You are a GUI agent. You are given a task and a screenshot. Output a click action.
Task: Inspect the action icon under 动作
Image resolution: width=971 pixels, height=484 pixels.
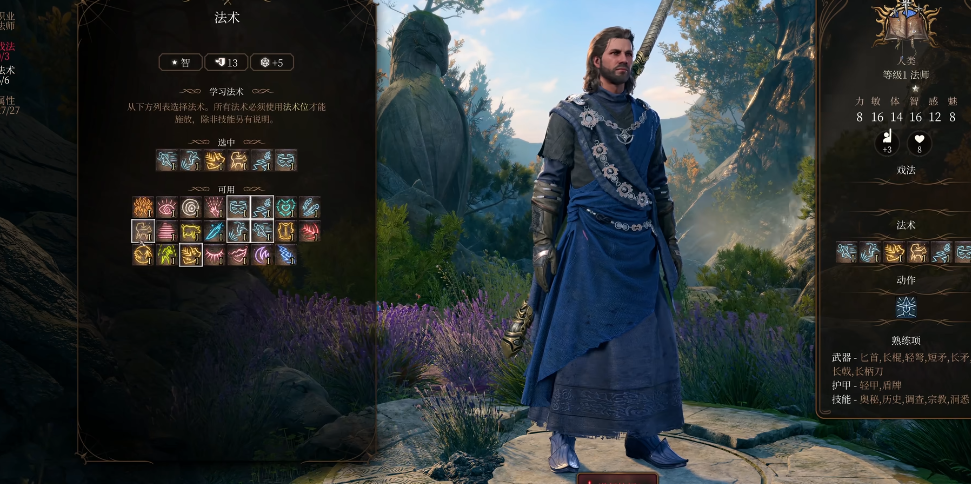(907, 307)
